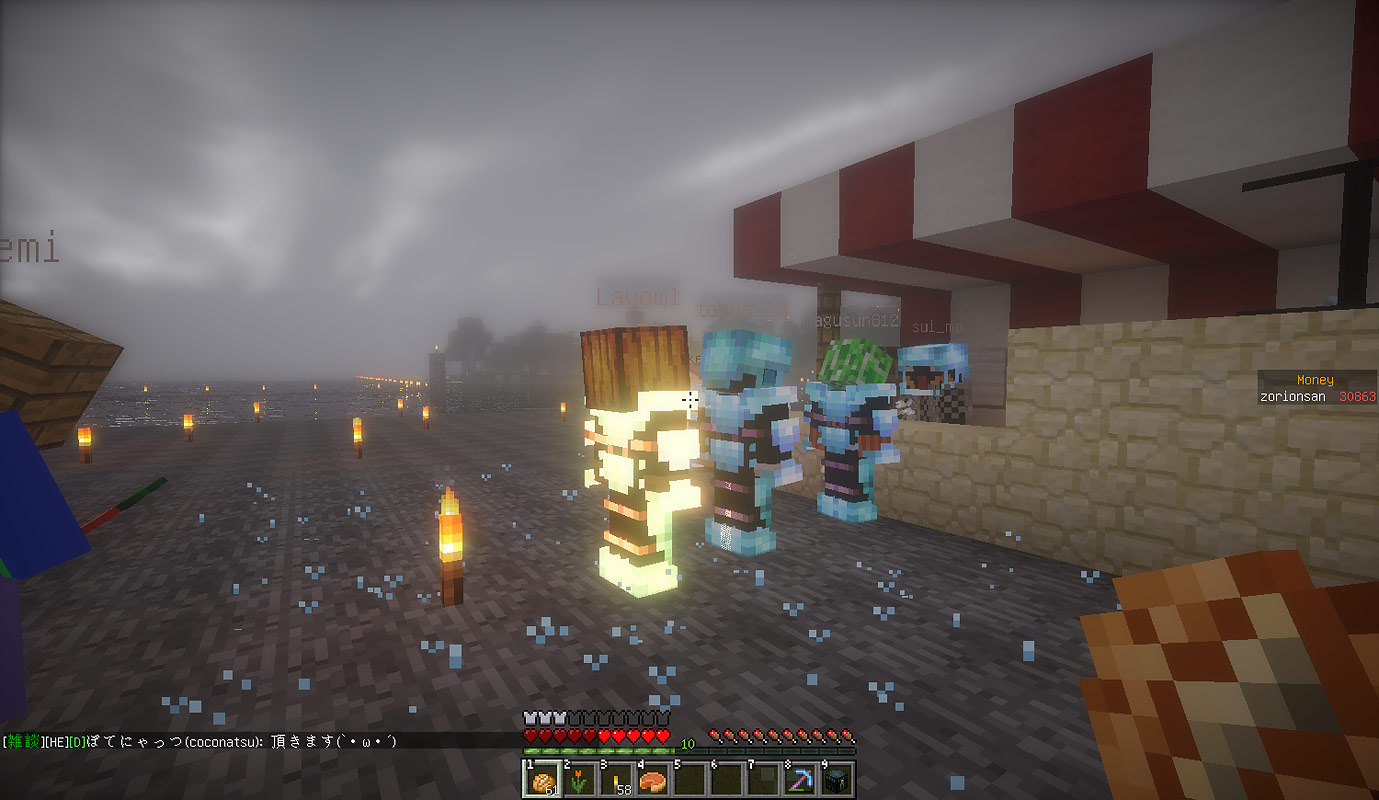
Task: Select the pumpkin pie hotbar slot
Action: point(652,779)
